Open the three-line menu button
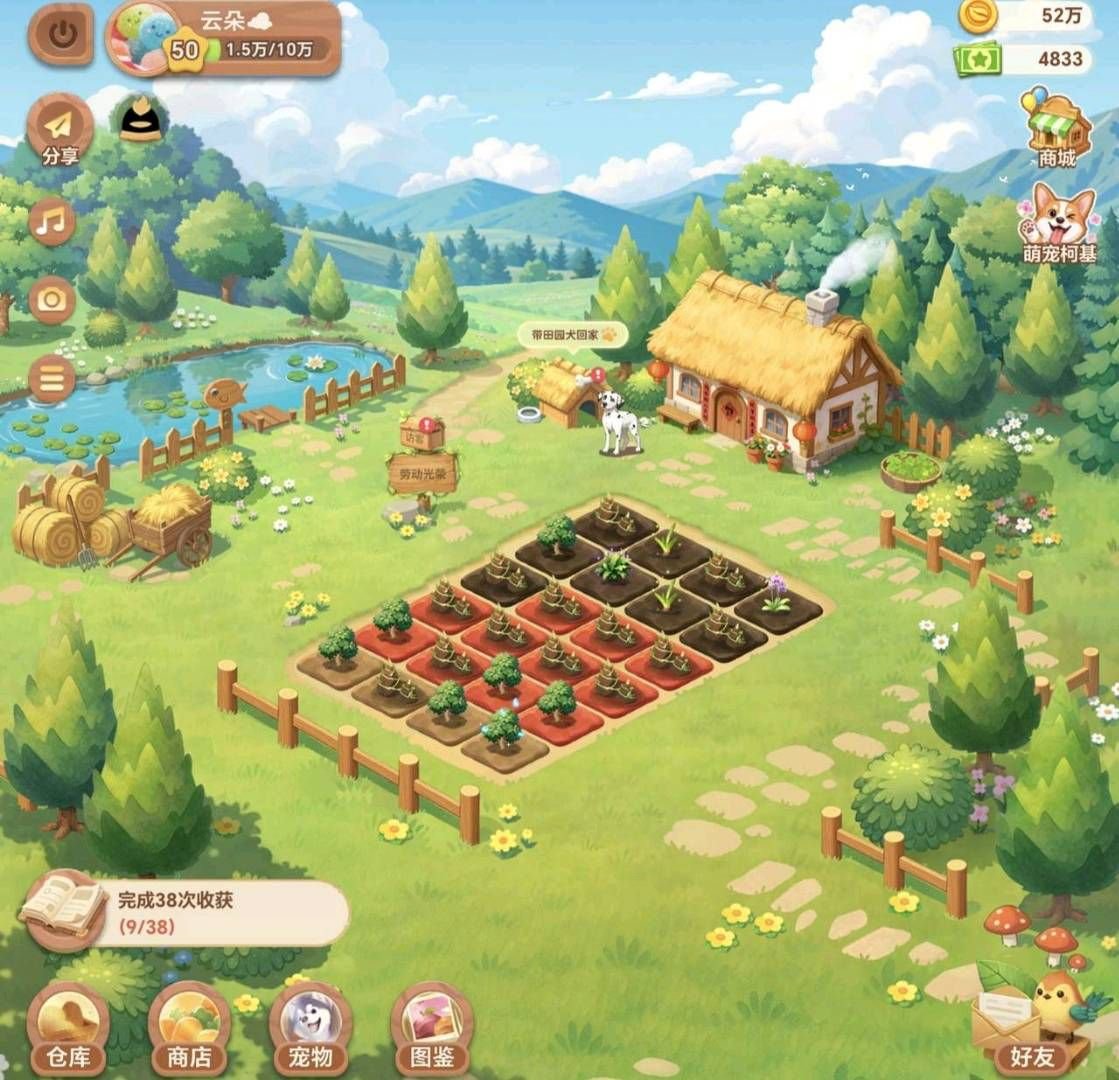 point(52,379)
